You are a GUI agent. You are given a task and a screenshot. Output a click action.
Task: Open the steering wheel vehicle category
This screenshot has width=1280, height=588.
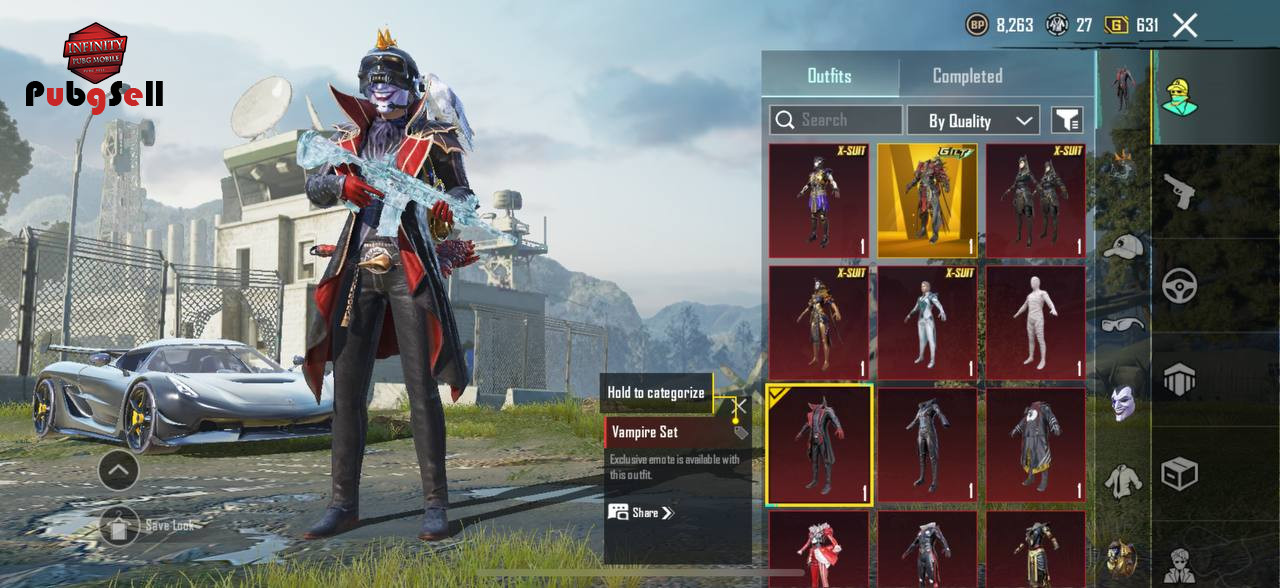(1180, 286)
